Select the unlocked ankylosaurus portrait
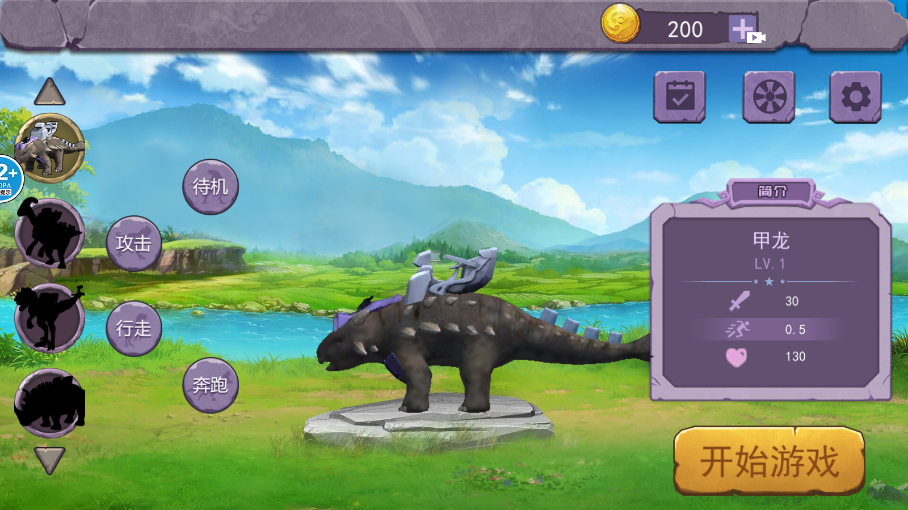 (50, 148)
